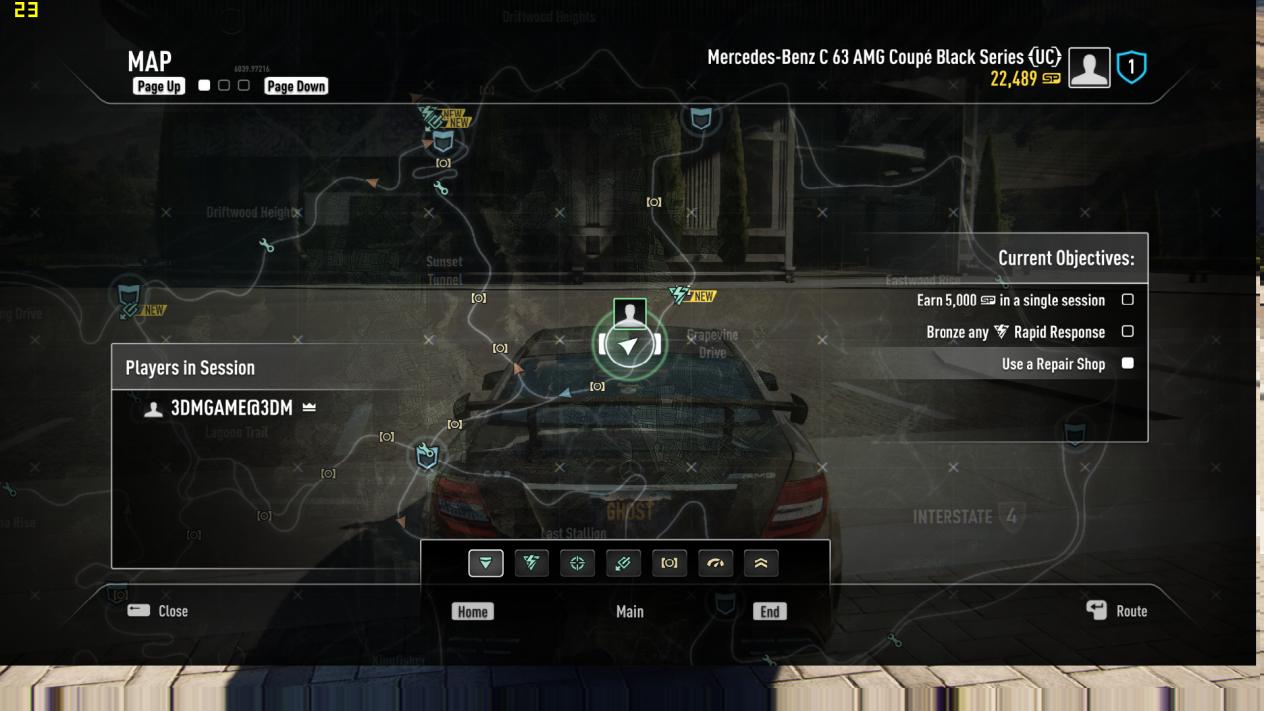This screenshot has height=711, width=1264.
Task: Click the player position marker on map
Action: (628, 345)
